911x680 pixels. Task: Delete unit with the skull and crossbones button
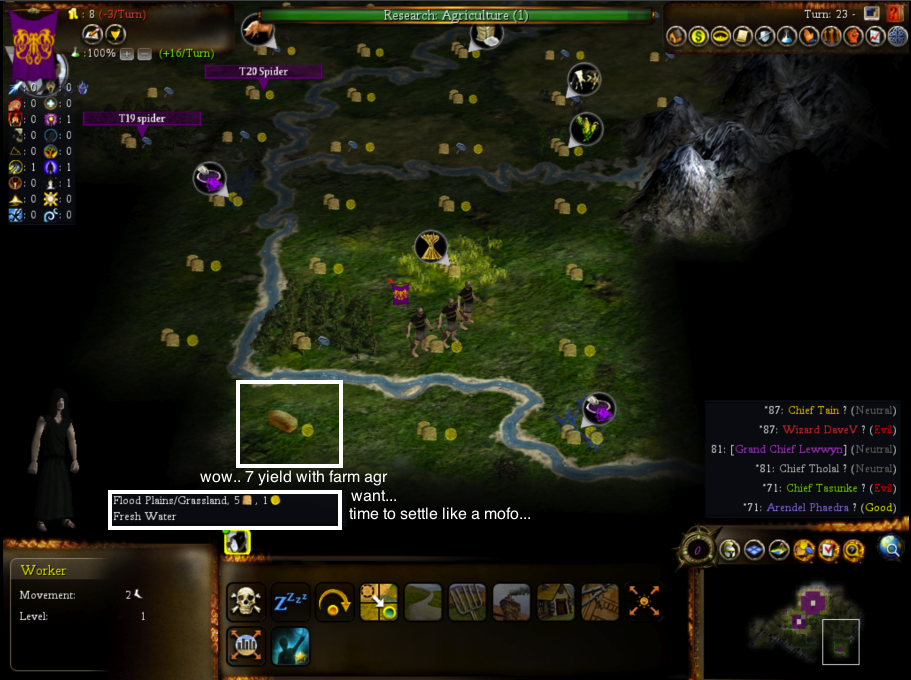click(x=246, y=602)
